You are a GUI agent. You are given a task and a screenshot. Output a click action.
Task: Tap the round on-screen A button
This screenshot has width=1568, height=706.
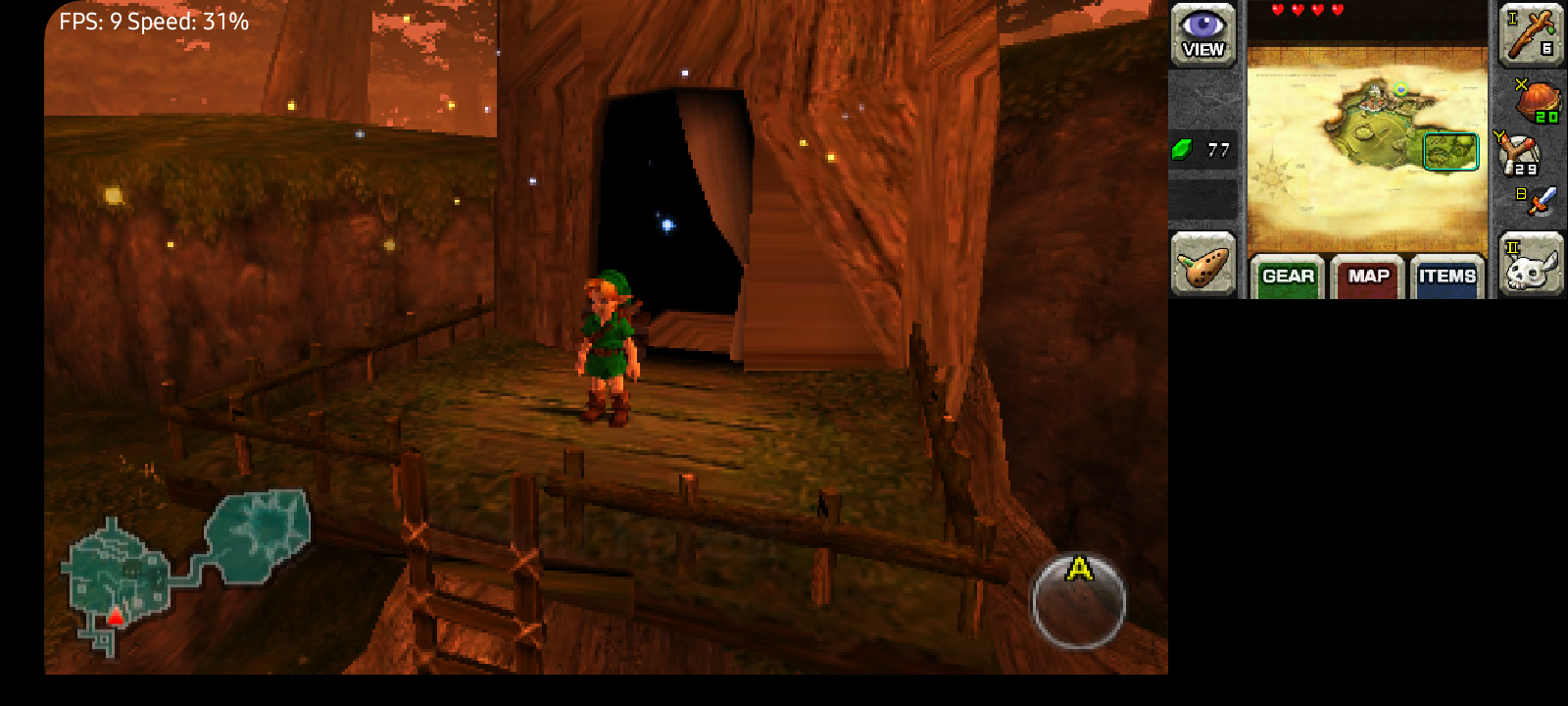tap(1078, 601)
